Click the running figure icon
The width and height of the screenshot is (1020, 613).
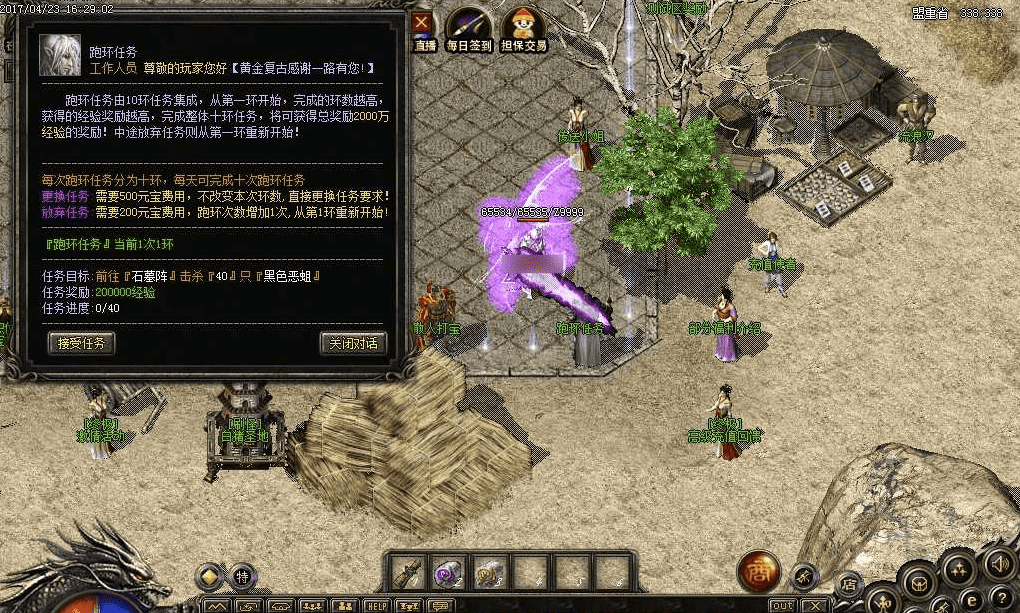tap(803, 575)
